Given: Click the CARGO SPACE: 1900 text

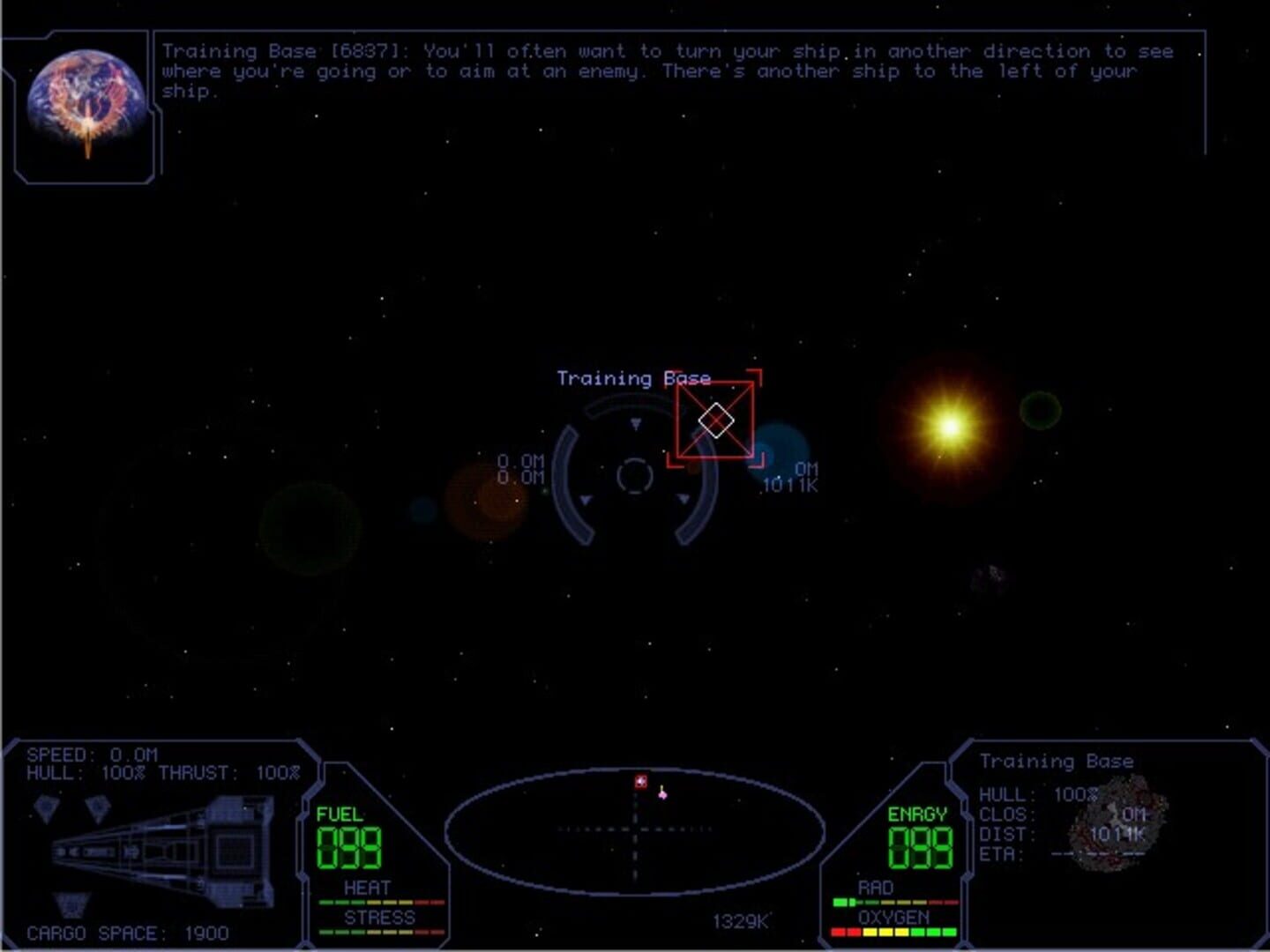Looking at the screenshot, I should coord(127,930).
